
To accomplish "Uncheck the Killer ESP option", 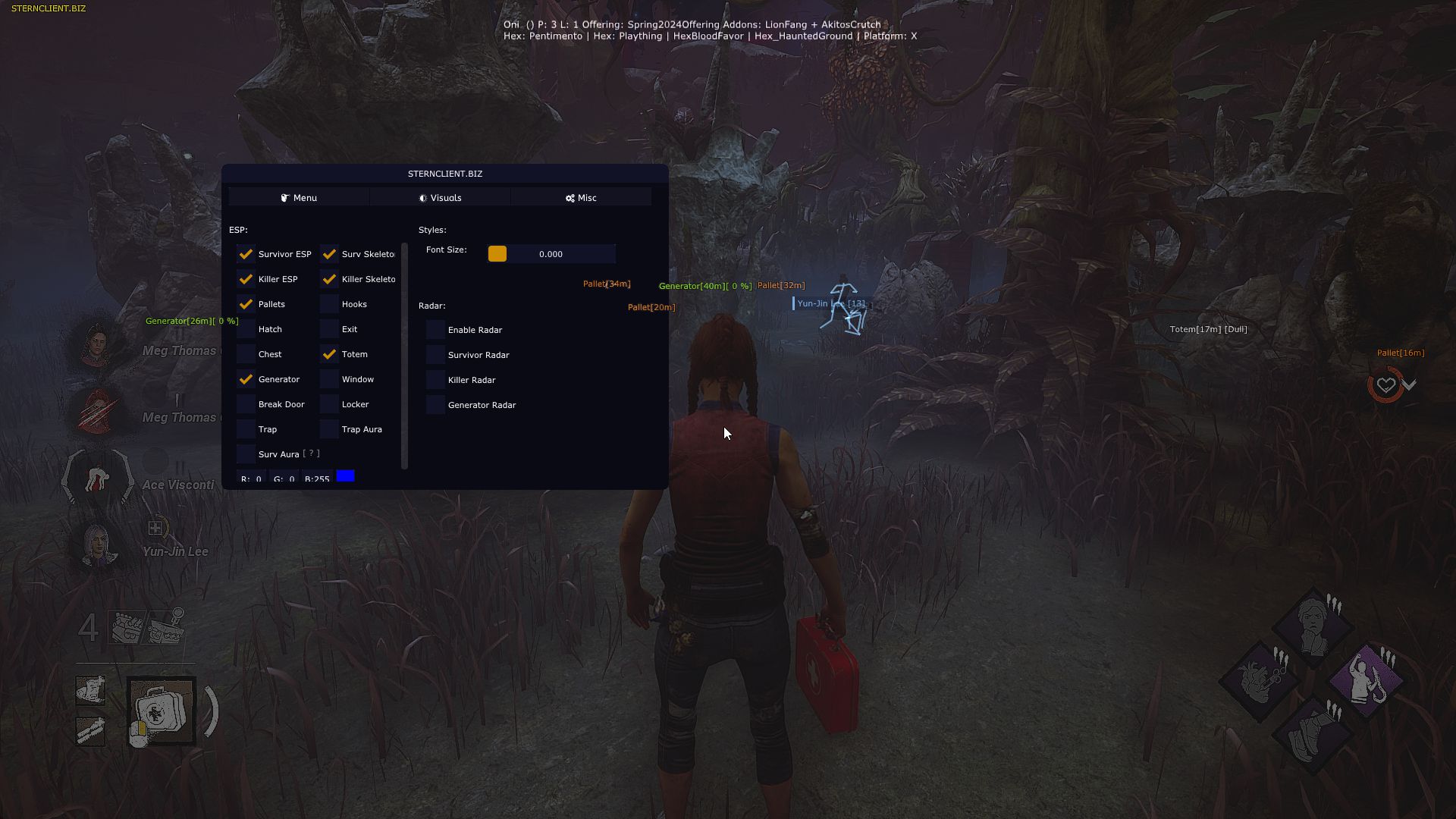I will 246,279.
